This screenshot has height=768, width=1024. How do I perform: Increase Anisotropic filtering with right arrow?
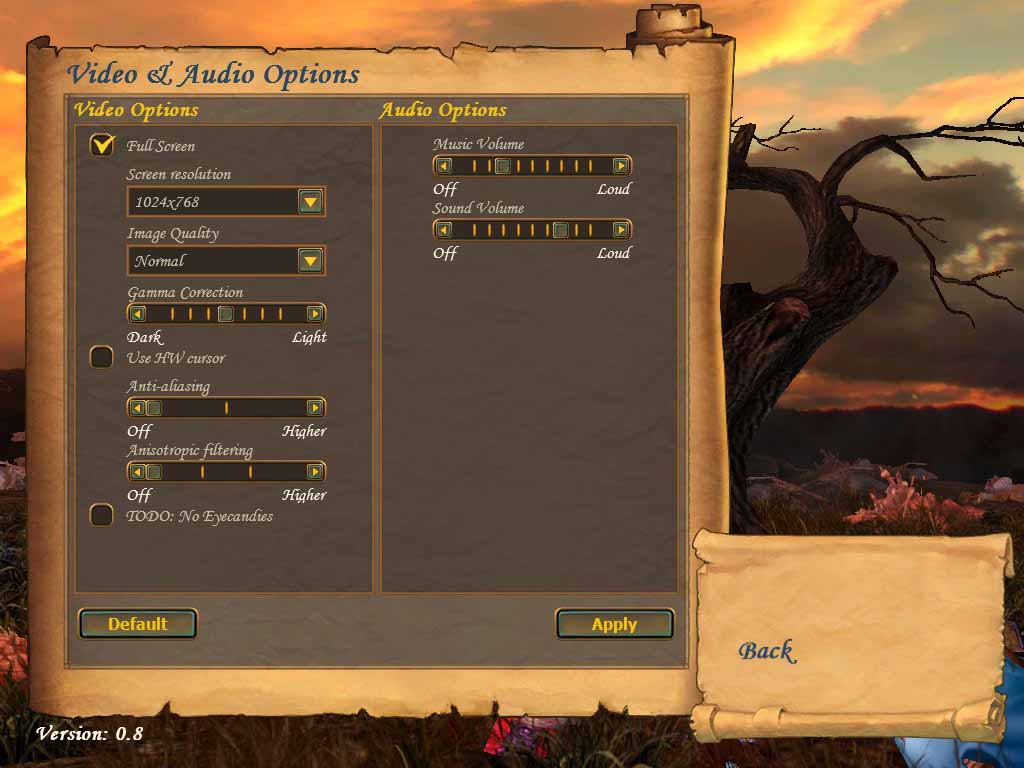pos(315,472)
